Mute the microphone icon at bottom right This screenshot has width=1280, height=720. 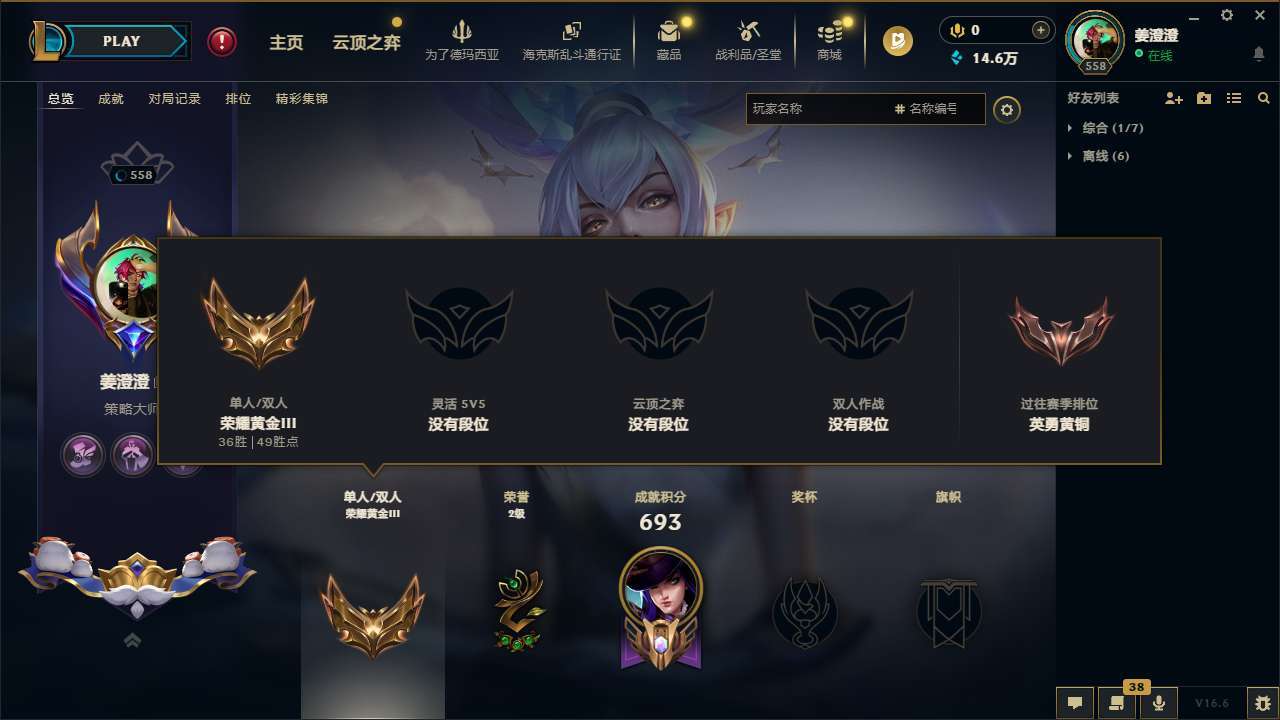click(x=1159, y=702)
